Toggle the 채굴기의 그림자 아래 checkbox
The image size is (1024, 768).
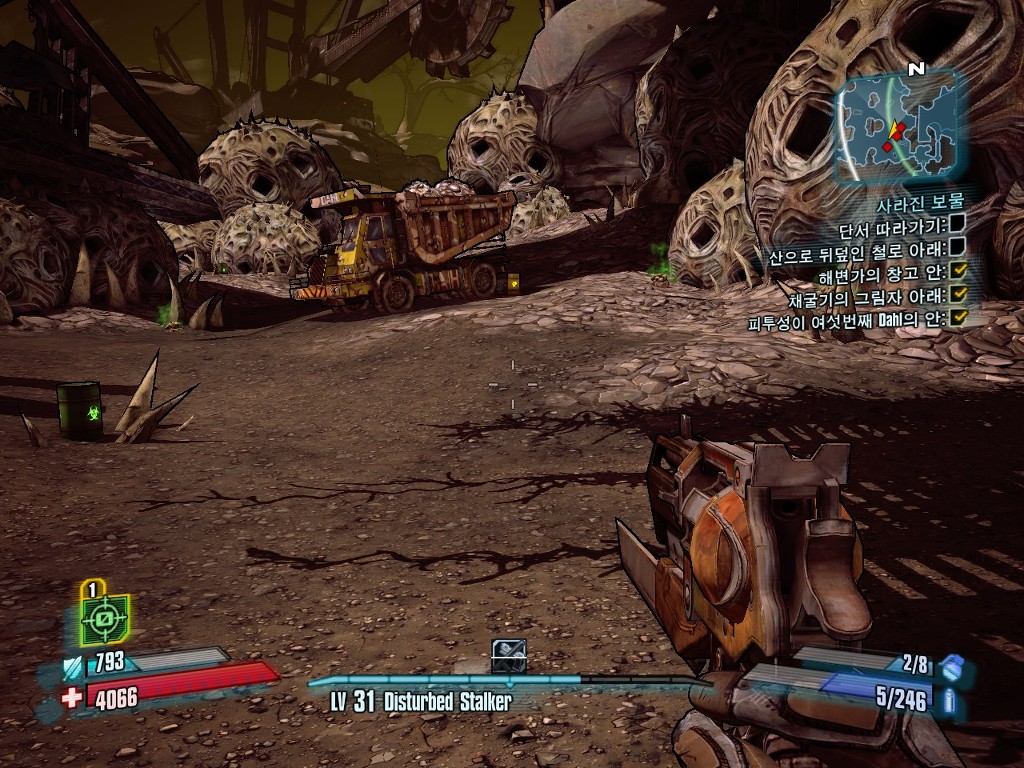pyautogui.click(x=958, y=294)
